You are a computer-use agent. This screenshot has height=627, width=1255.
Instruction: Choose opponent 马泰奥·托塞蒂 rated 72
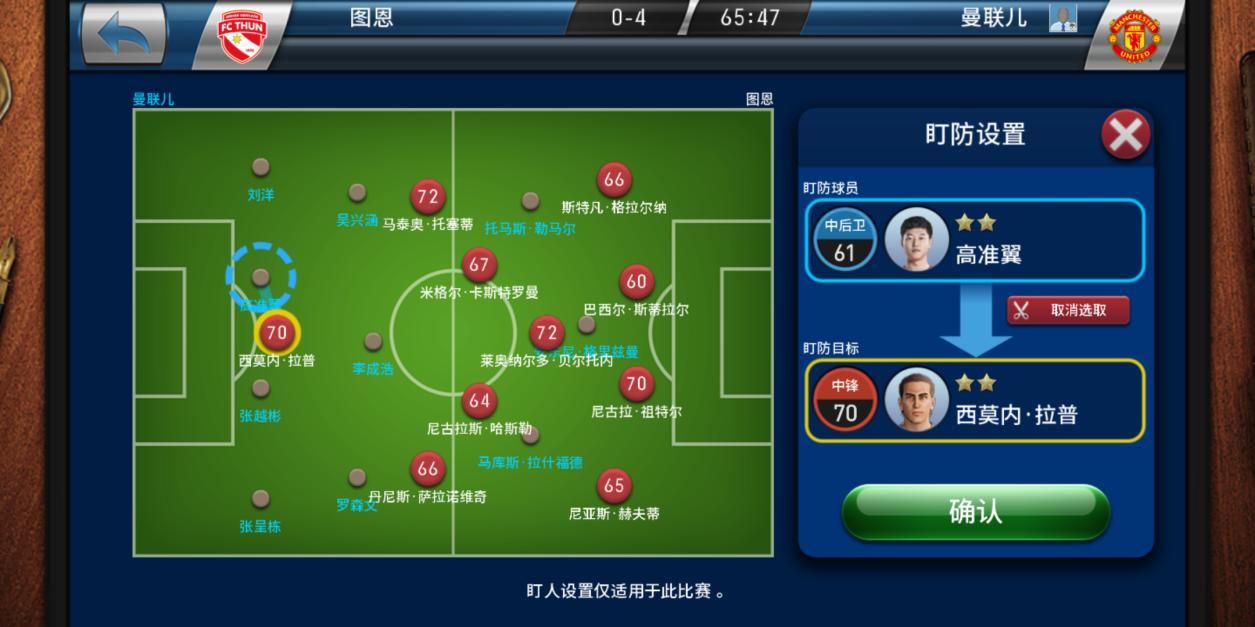428,197
